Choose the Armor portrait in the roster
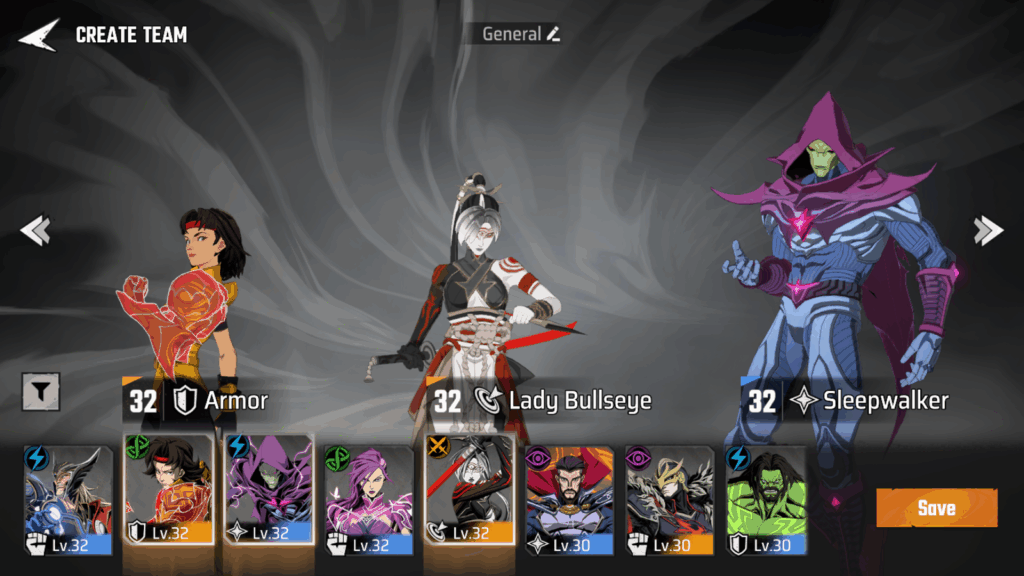This screenshot has height=576, width=1024. tap(168, 490)
